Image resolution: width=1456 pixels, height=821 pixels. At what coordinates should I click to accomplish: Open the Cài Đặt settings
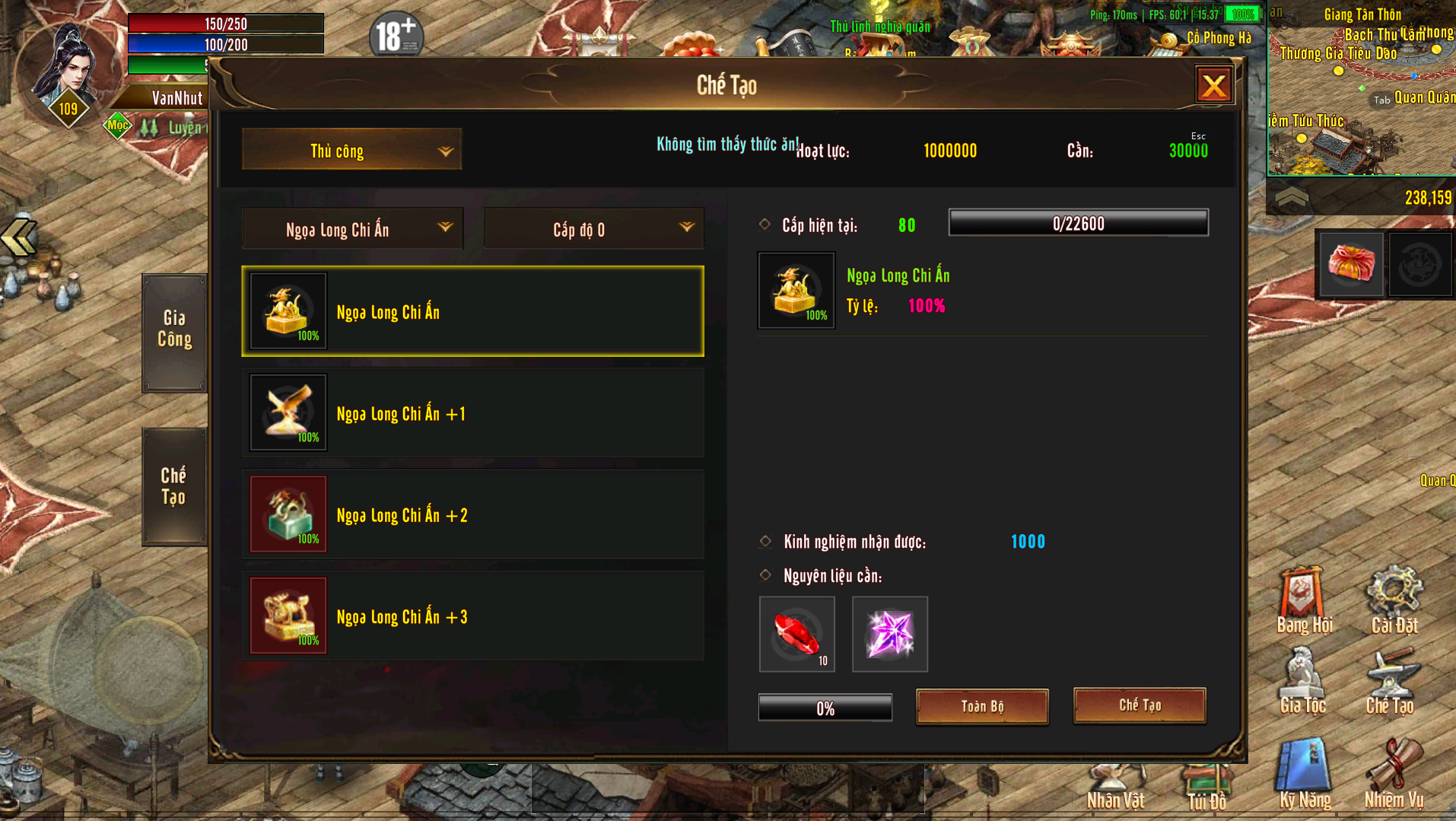[x=1394, y=601]
